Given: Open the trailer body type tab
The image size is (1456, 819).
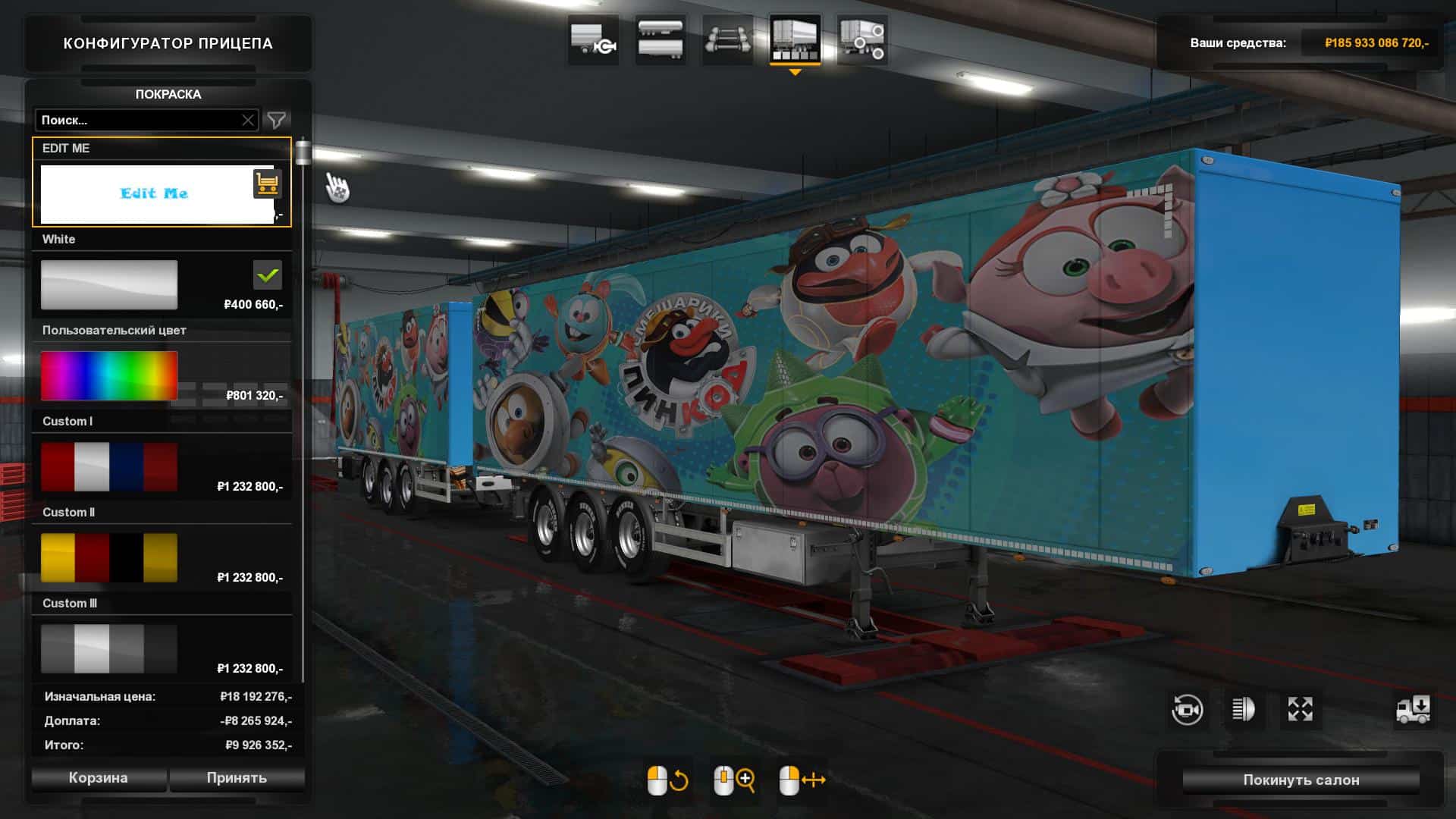Looking at the screenshot, I should pos(661,39).
